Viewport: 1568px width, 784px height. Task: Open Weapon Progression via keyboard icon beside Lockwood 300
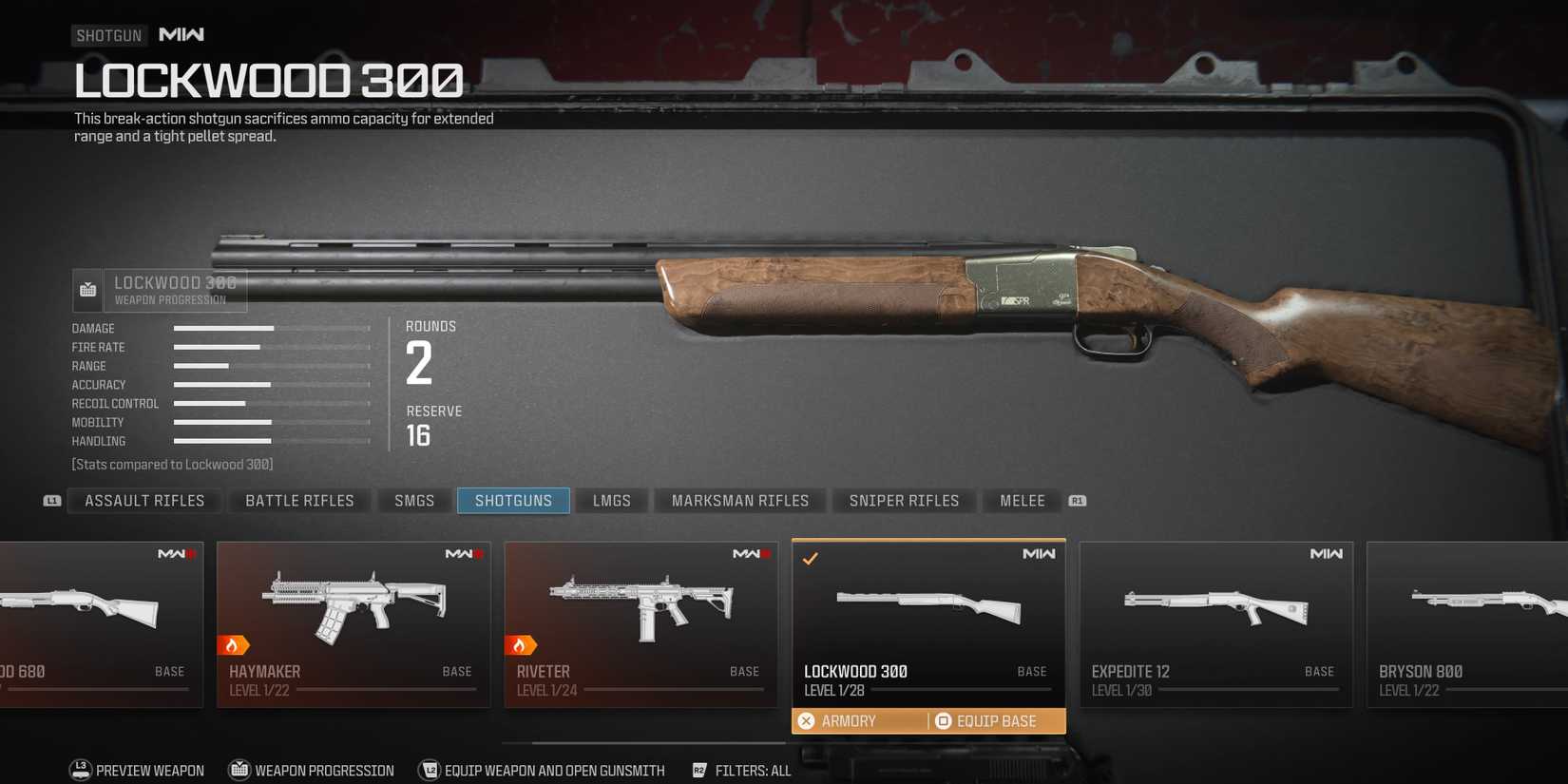pos(87,290)
